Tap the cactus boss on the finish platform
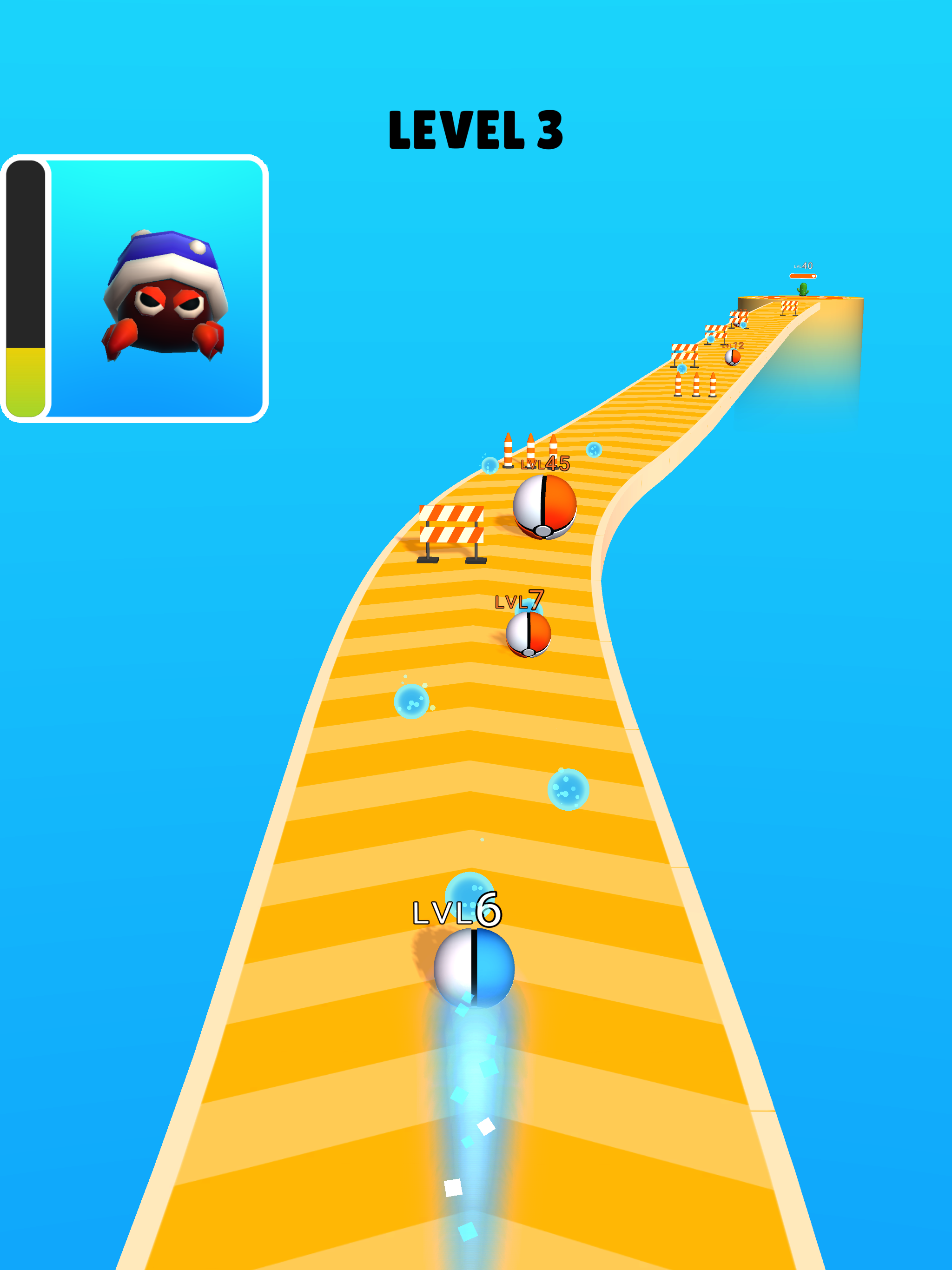This screenshot has width=952, height=1270. coord(803,289)
